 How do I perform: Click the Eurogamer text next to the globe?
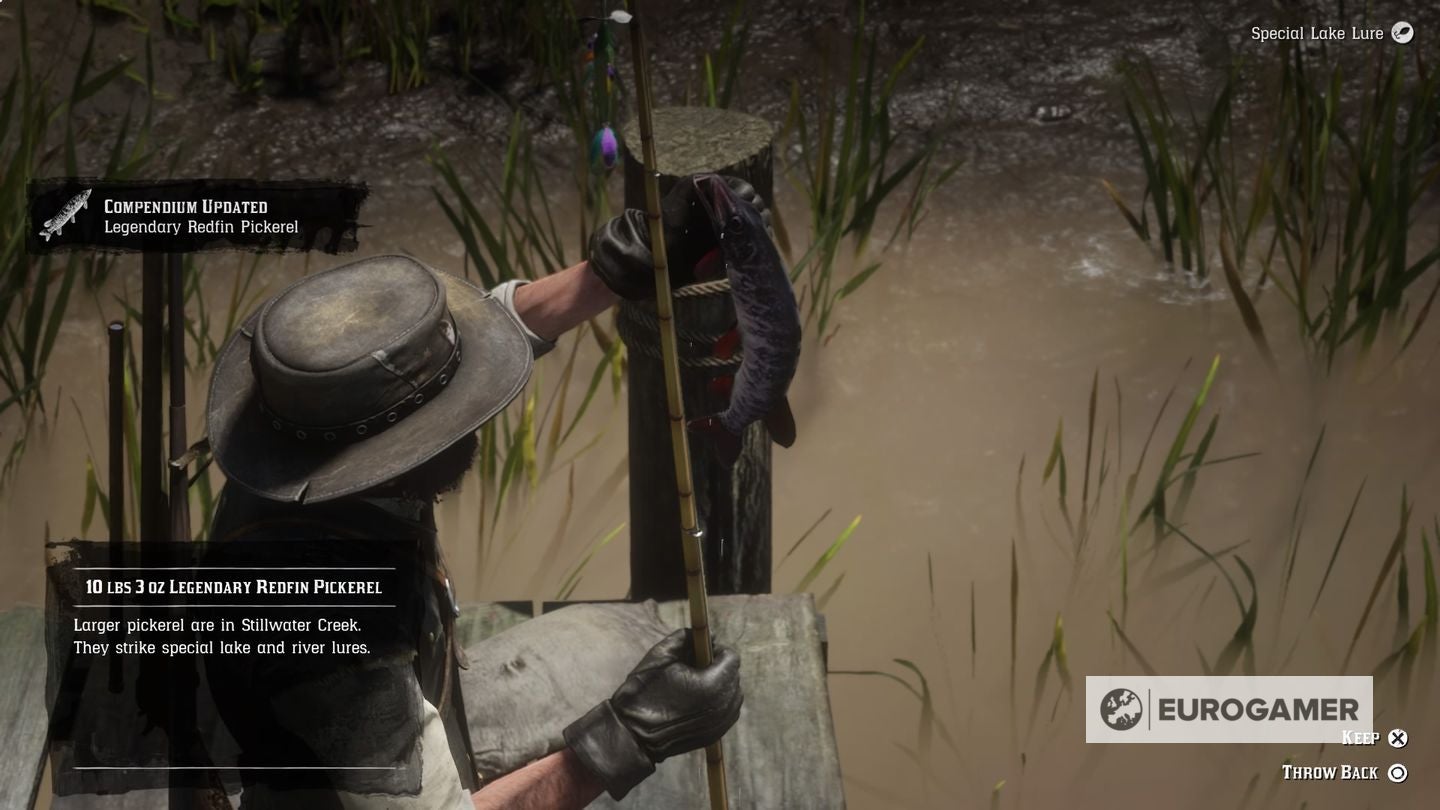1258,710
